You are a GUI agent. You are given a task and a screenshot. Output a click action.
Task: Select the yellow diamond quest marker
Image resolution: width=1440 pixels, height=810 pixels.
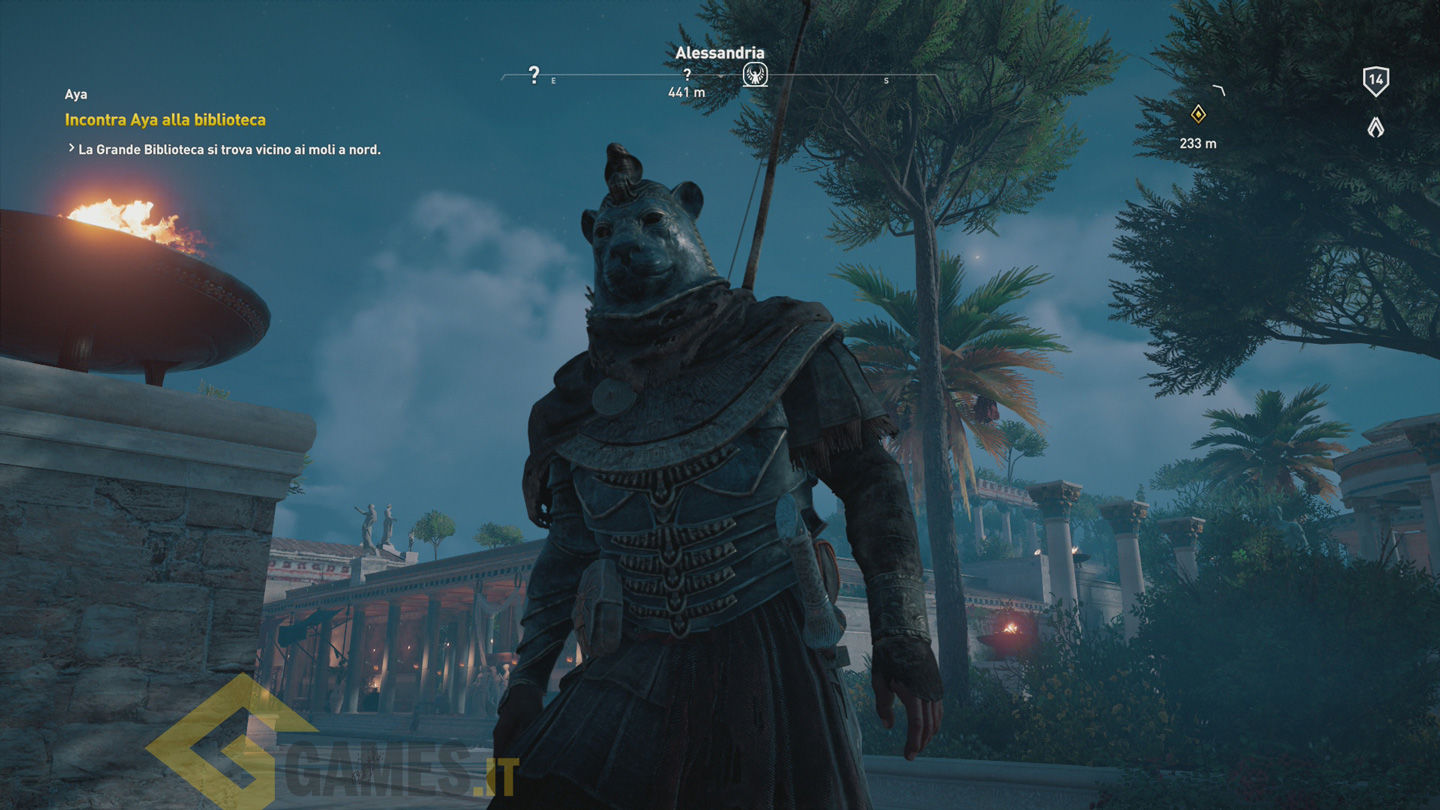(1198, 114)
